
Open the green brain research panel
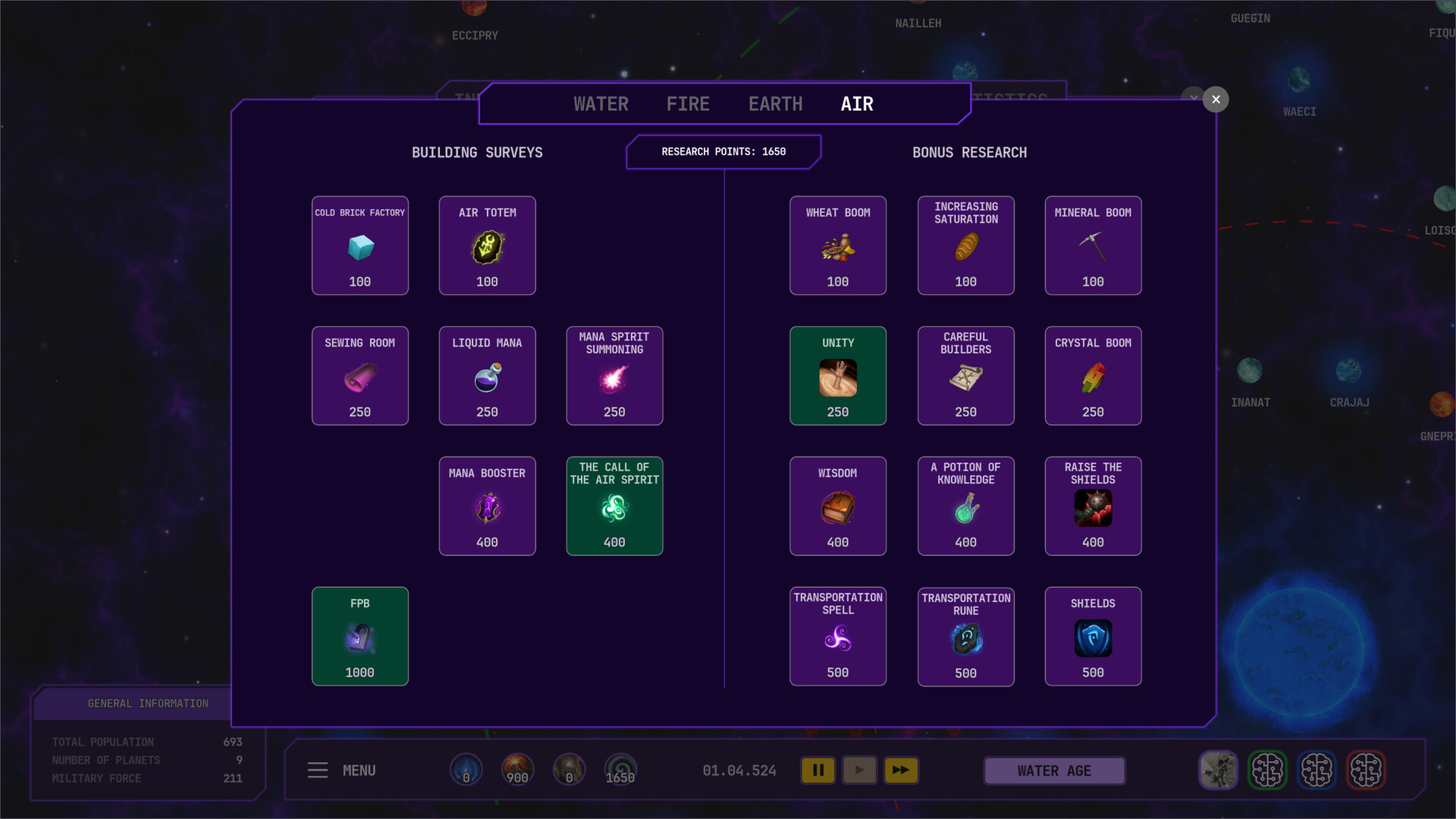[x=1269, y=770]
